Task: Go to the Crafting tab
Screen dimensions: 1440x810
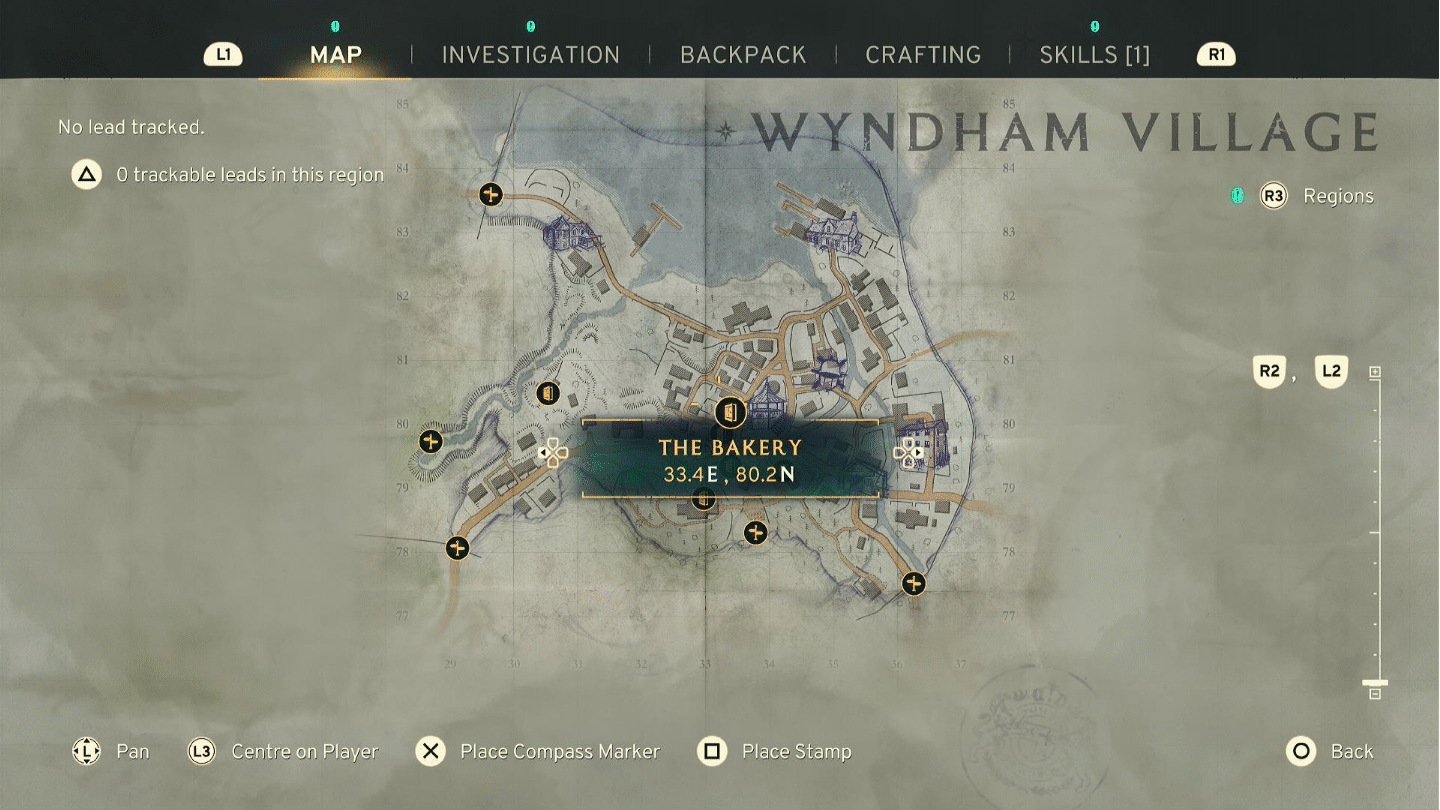Action: (923, 55)
